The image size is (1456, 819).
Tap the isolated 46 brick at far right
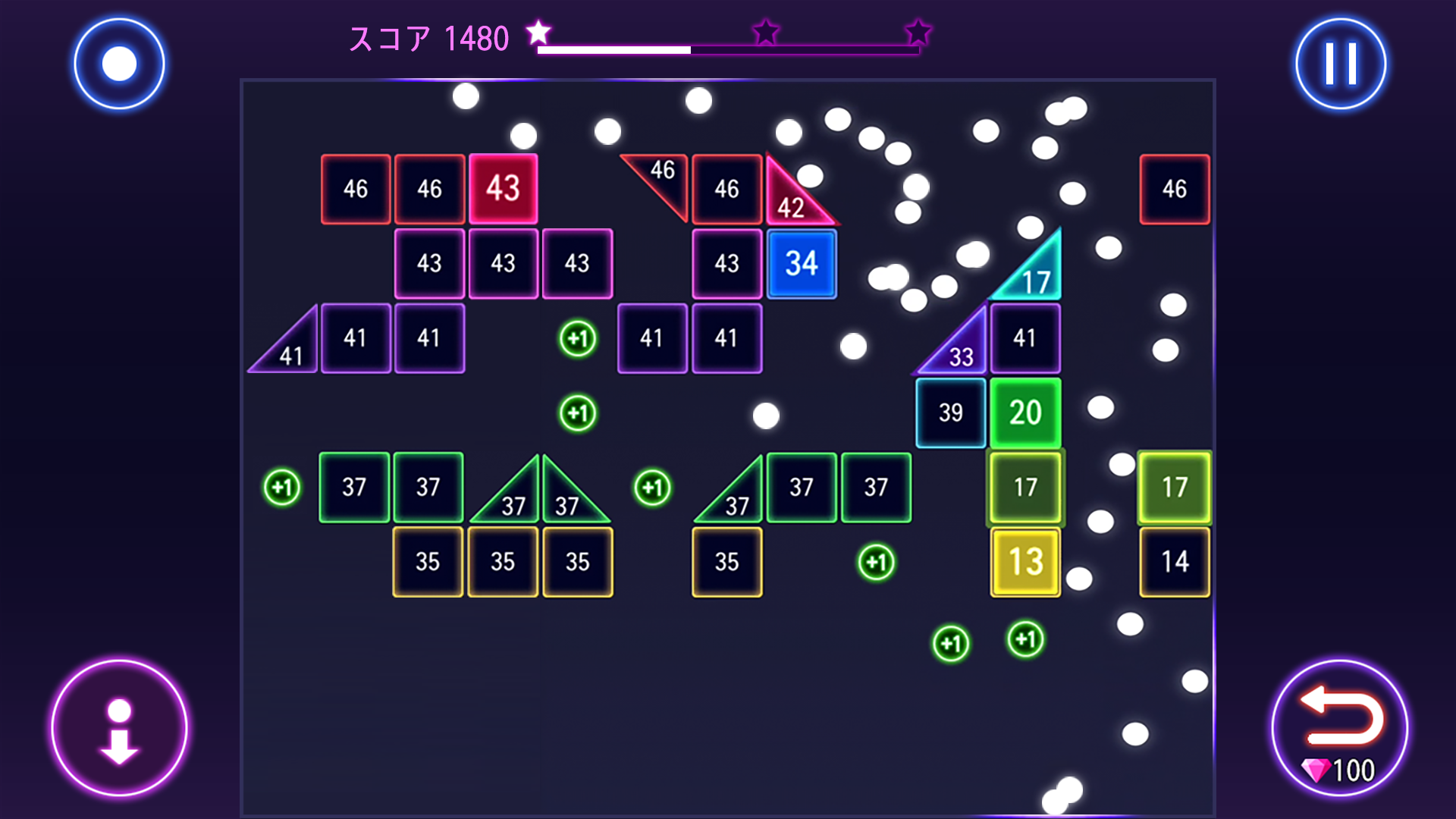click(1175, 188)
